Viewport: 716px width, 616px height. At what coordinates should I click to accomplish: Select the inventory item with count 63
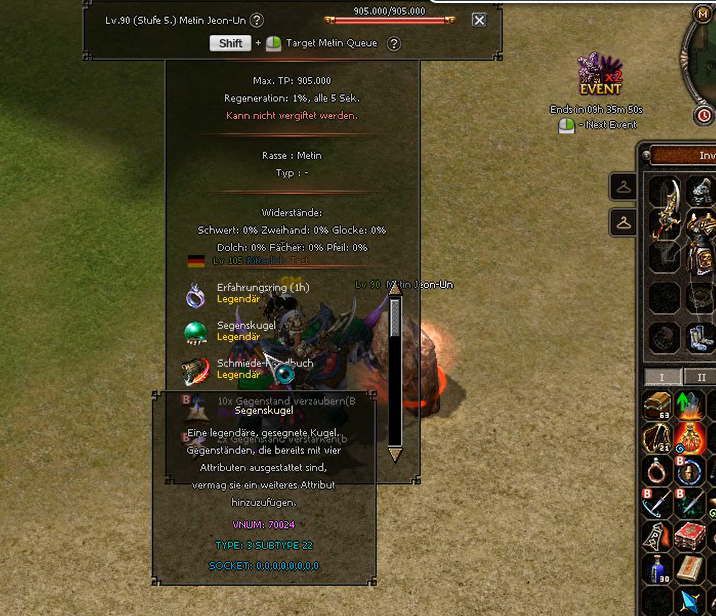coord(657,405)
